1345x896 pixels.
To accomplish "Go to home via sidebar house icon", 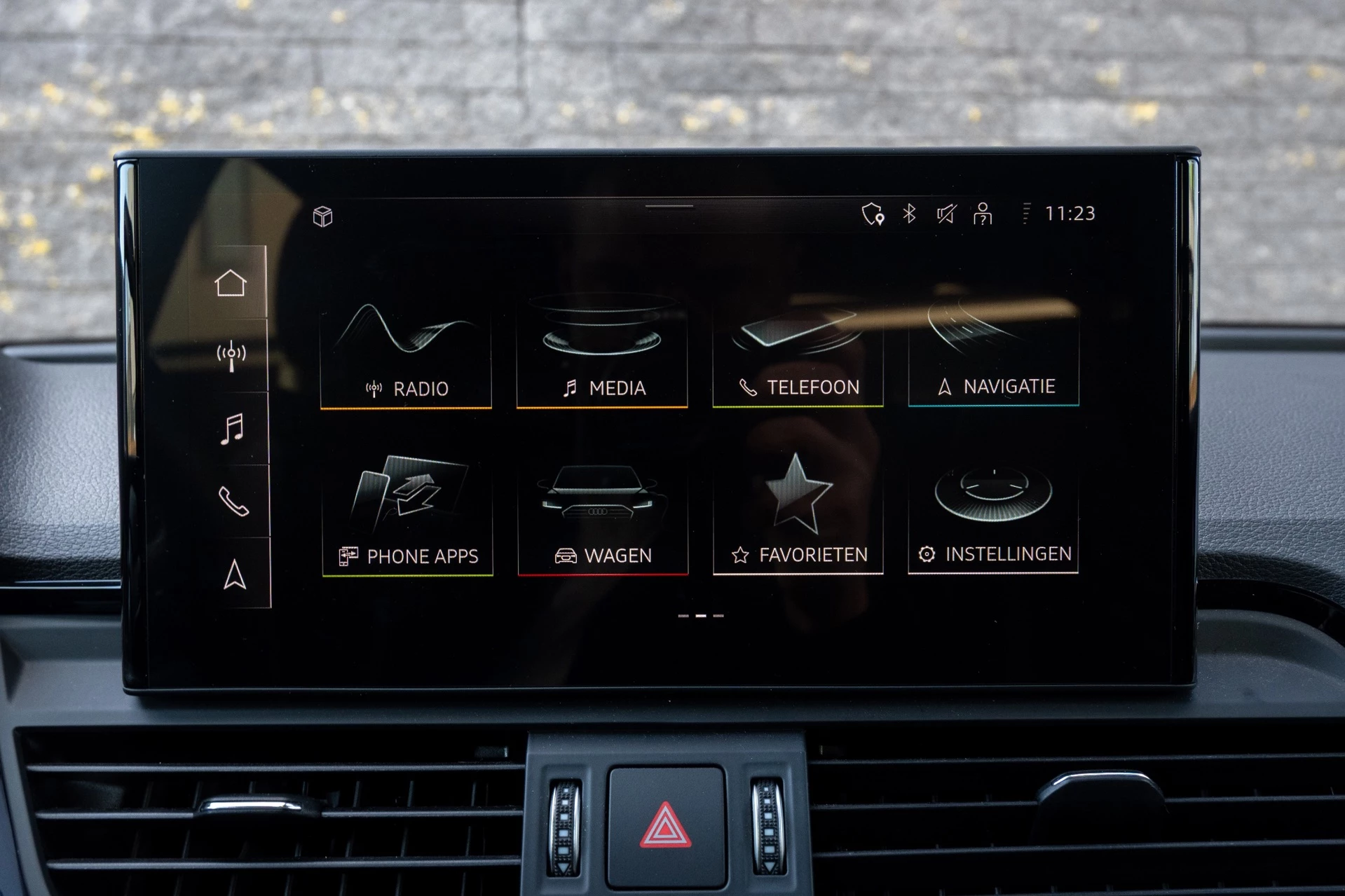I will point(232,282).
